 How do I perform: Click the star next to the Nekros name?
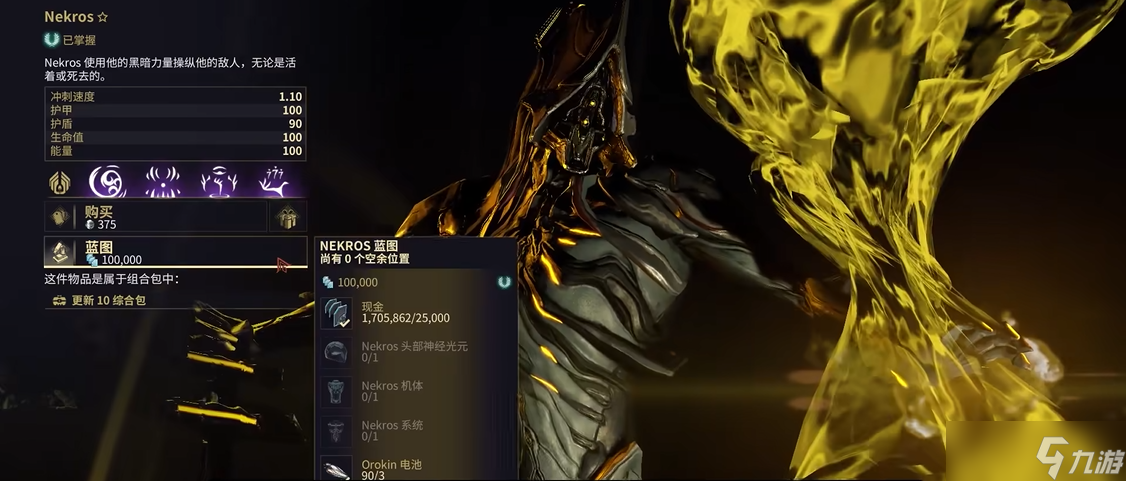[x=102, y=17]
